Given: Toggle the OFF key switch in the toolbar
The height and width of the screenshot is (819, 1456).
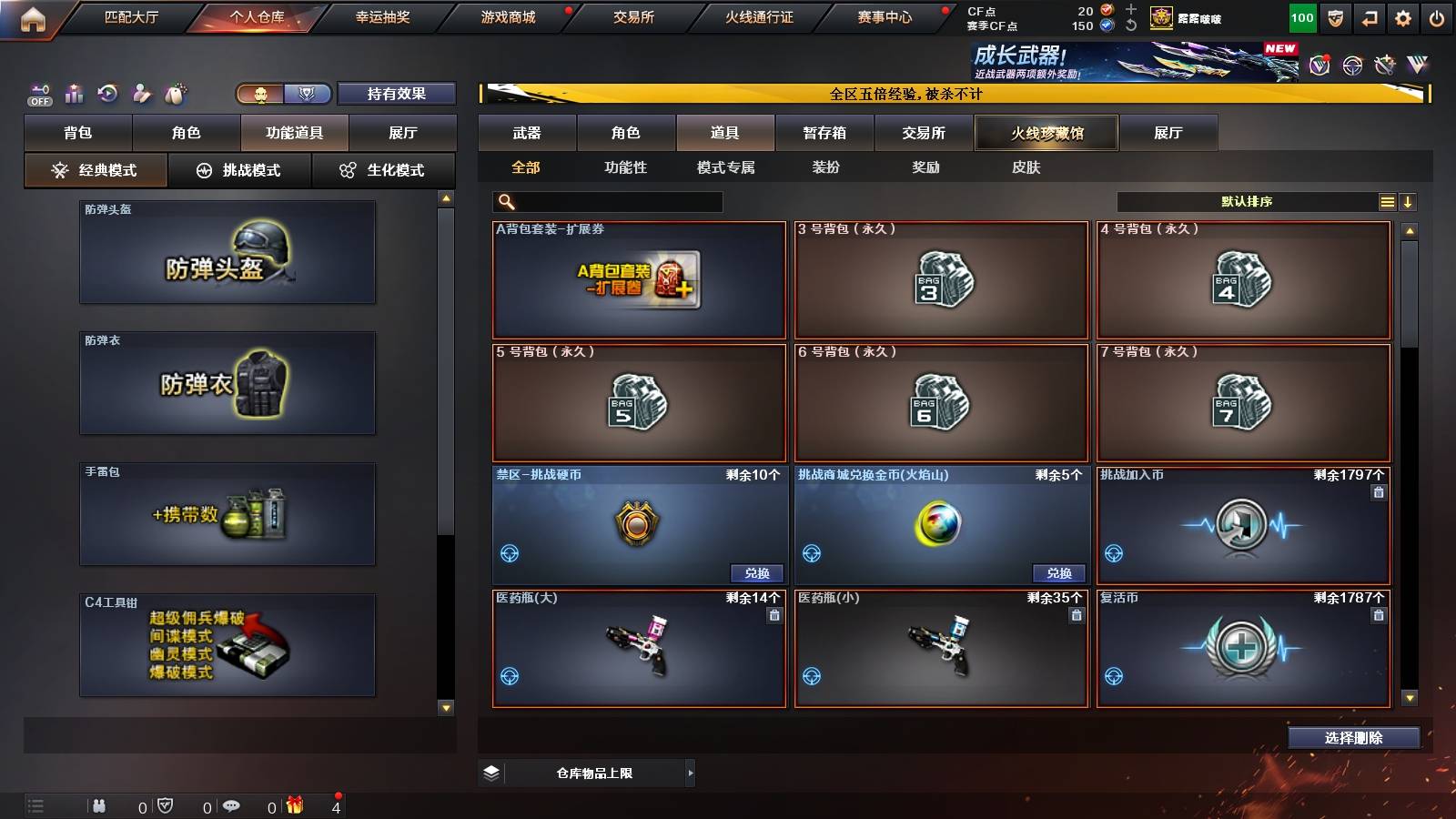Looking at the screenshot, I should 38,94.
